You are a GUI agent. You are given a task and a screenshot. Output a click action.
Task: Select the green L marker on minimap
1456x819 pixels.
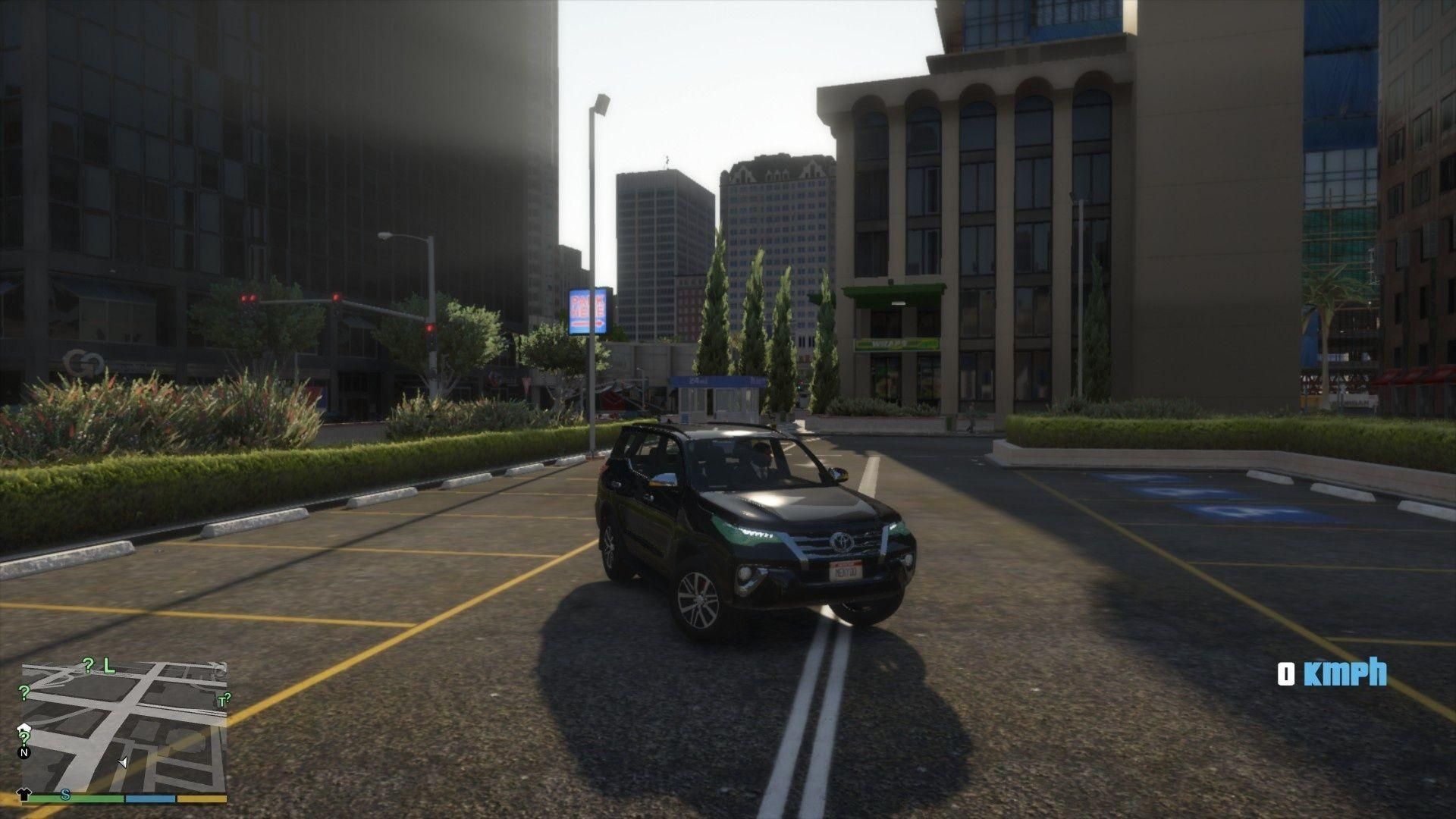coord(109,666)
